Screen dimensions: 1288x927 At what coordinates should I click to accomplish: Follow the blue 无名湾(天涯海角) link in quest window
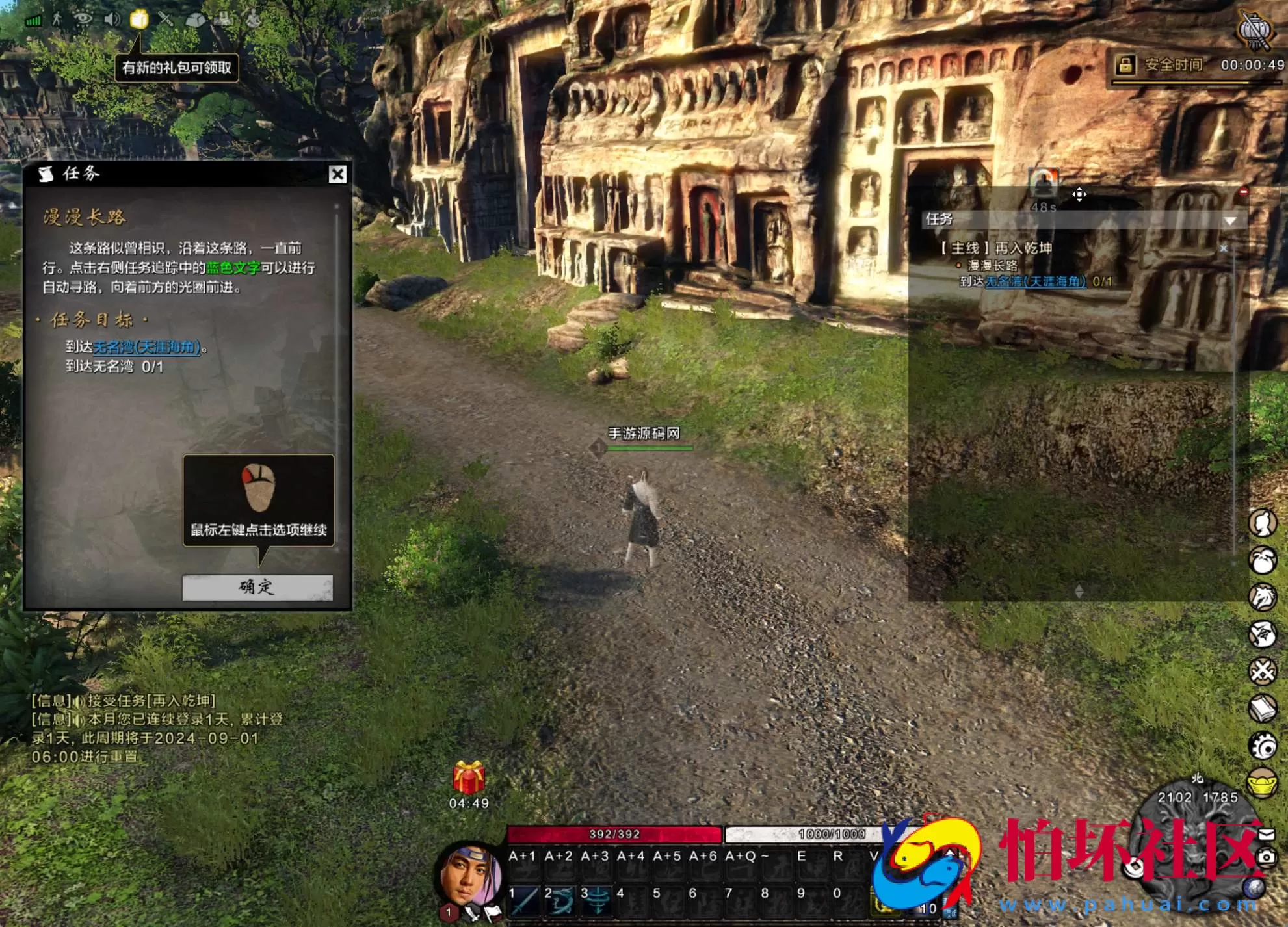146,347
